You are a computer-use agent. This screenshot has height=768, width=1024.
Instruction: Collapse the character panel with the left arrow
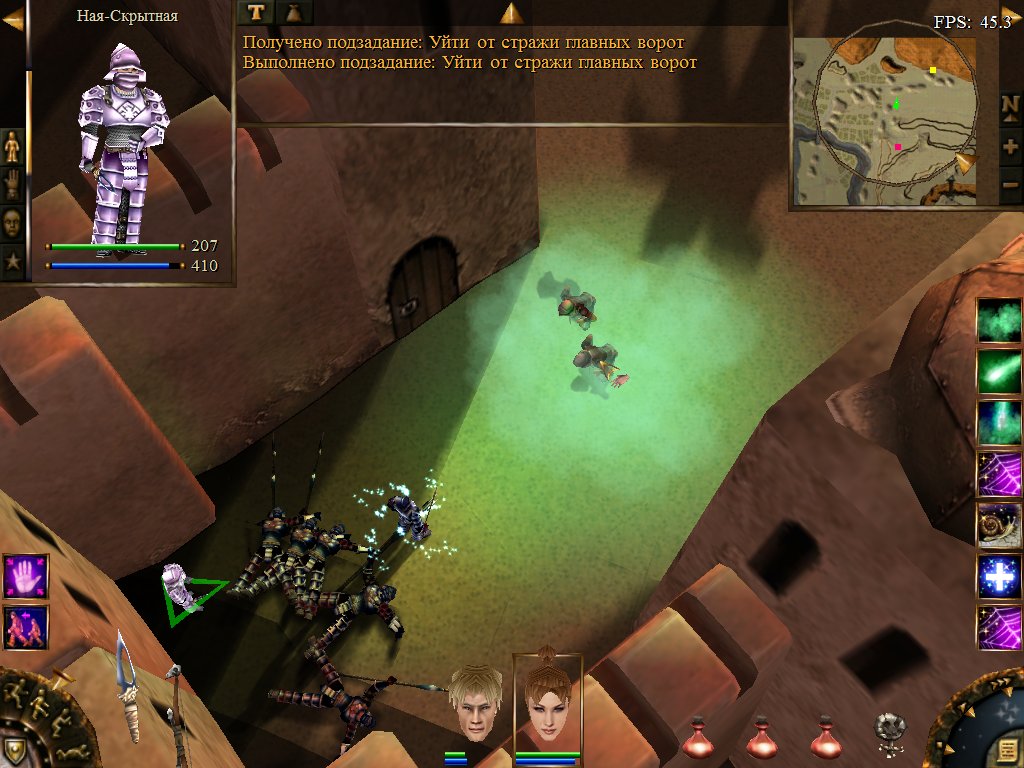12,20
